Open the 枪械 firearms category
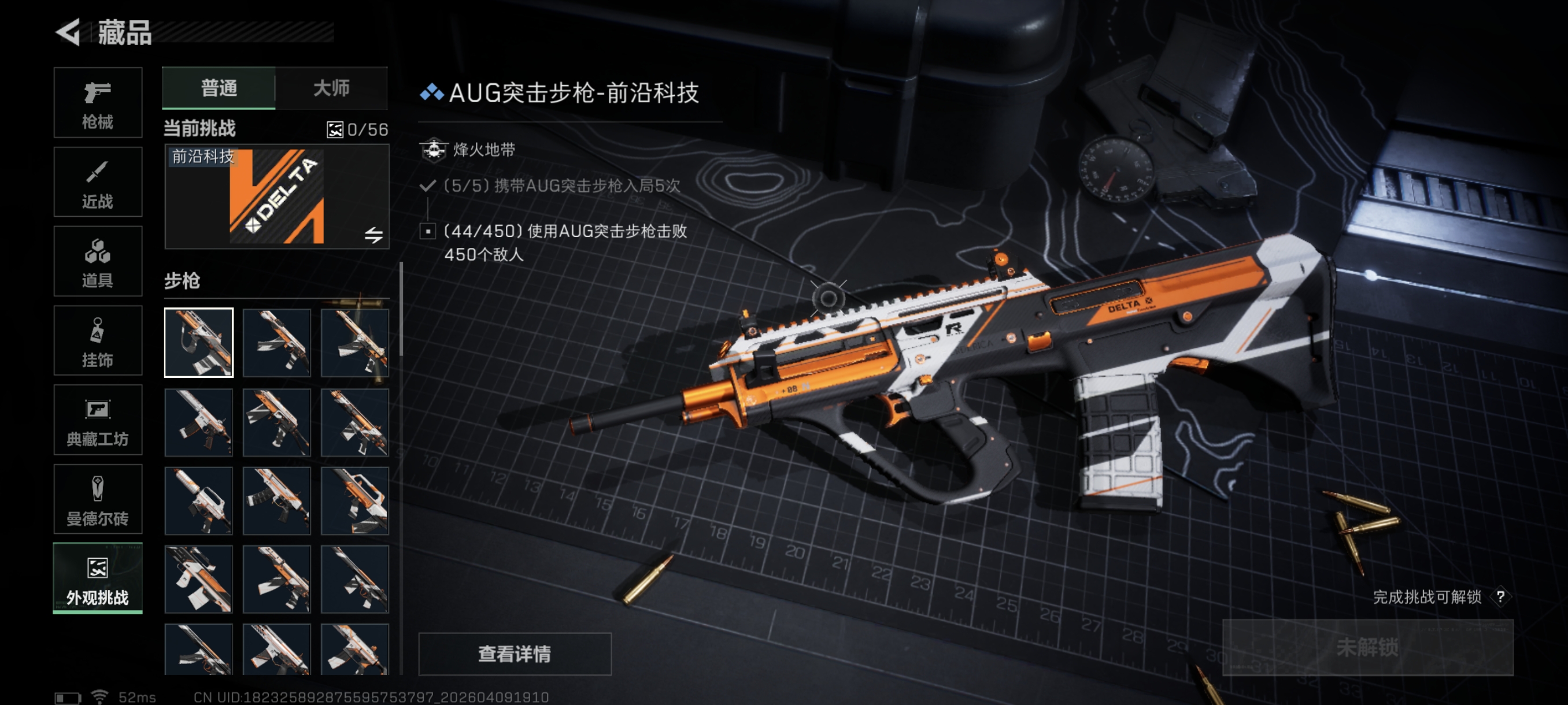The image size is (1568, 705). (x=97, y=103)
